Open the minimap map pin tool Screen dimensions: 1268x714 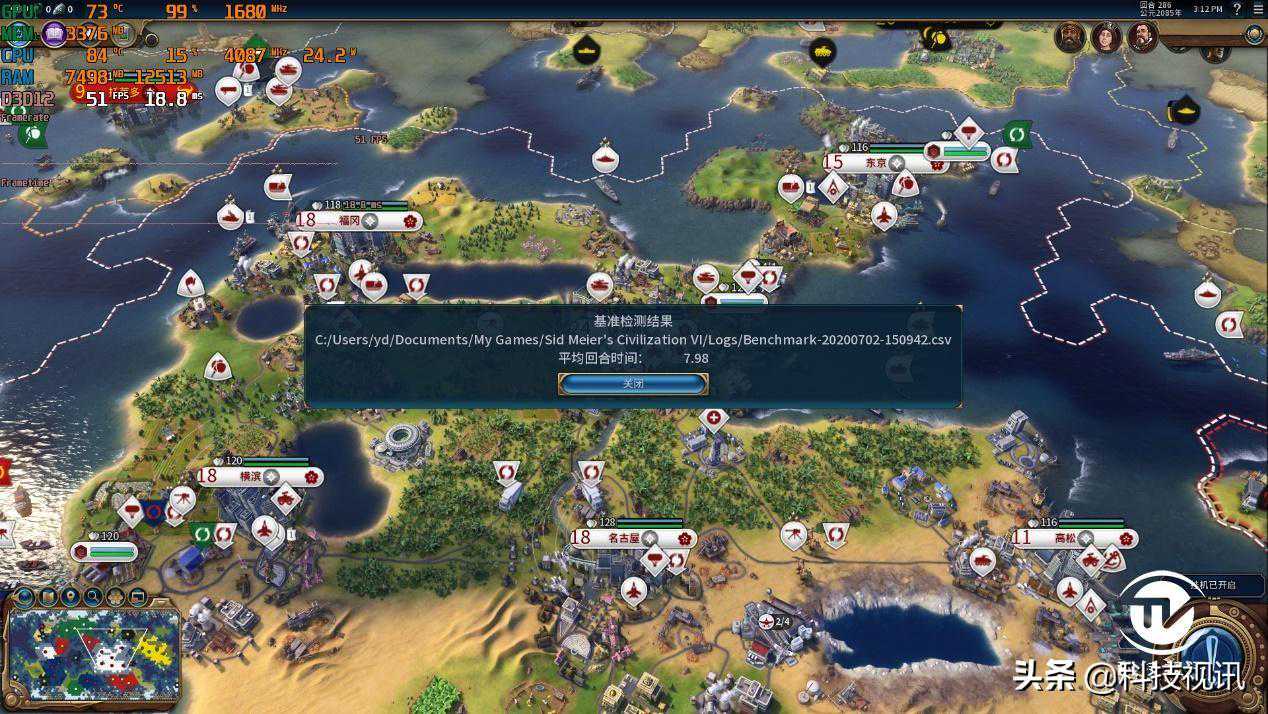click(70, 597)
